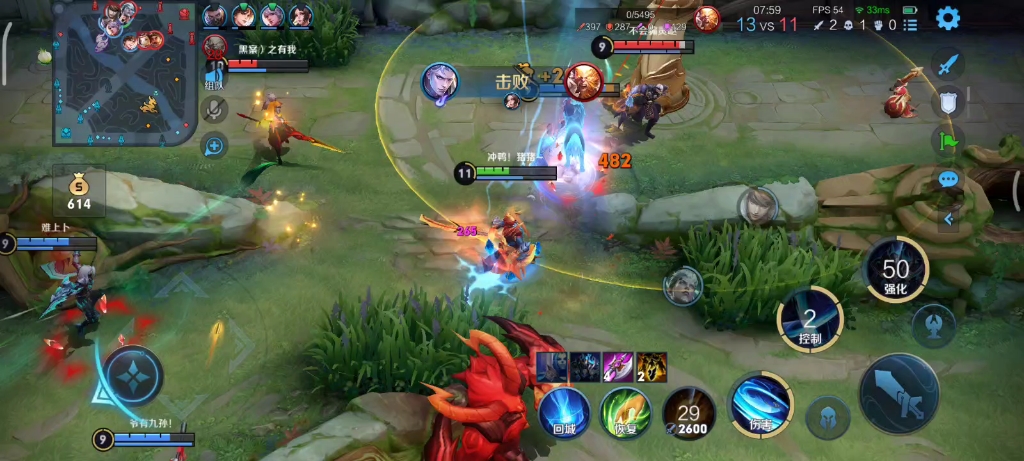The image size is (1024, 461).
Task: Open the shop via the gold pouch
Action: point(79,190)
